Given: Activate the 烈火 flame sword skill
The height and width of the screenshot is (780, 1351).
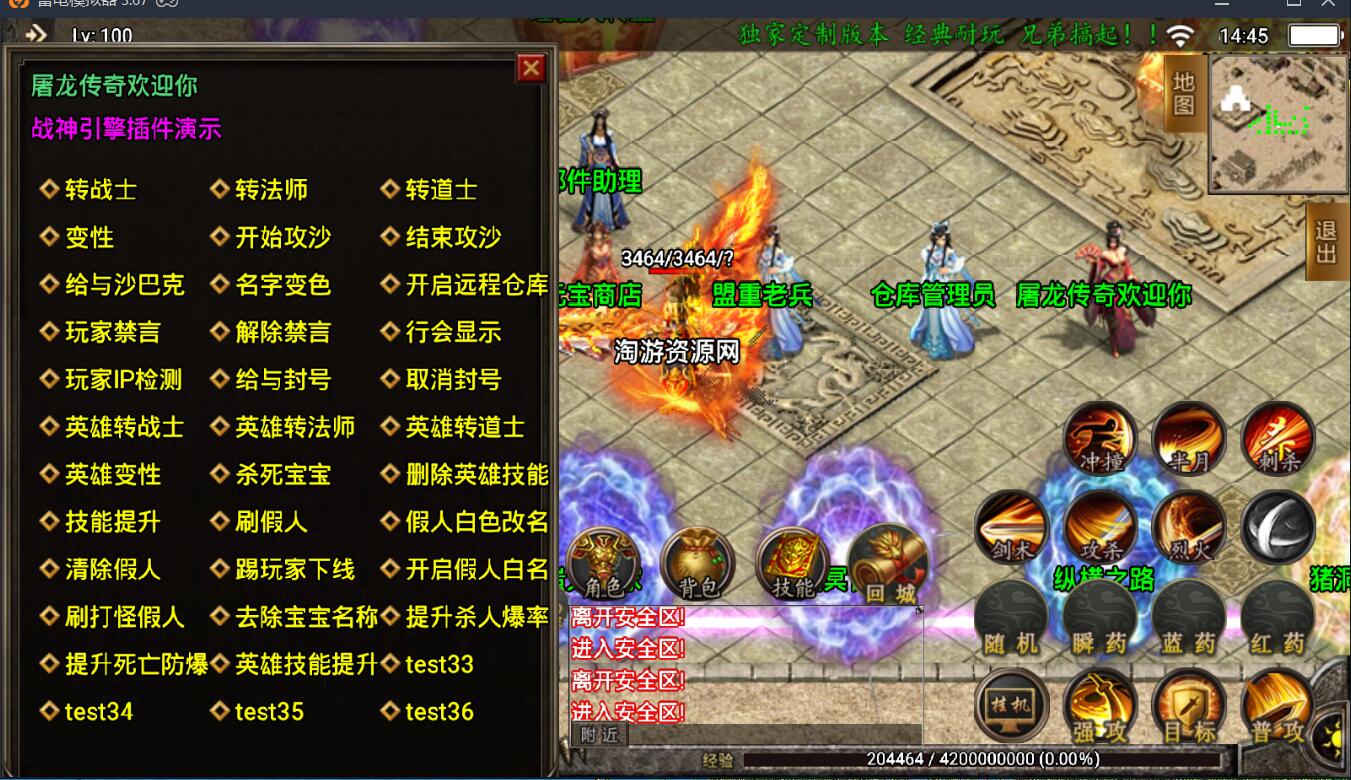Looking at the screenshot, I should 1188,526.
